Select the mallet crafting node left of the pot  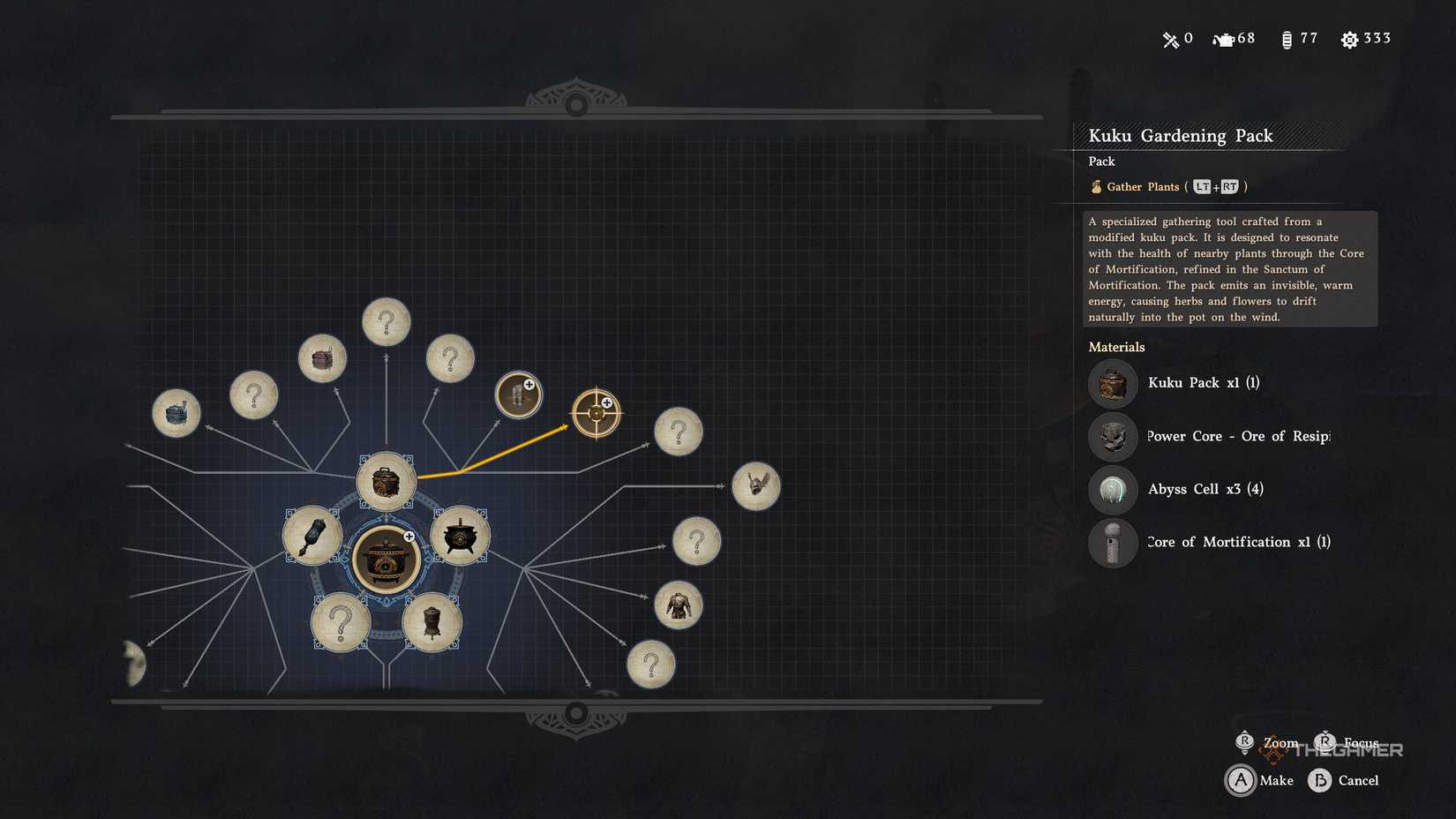(x=311, y=534)
